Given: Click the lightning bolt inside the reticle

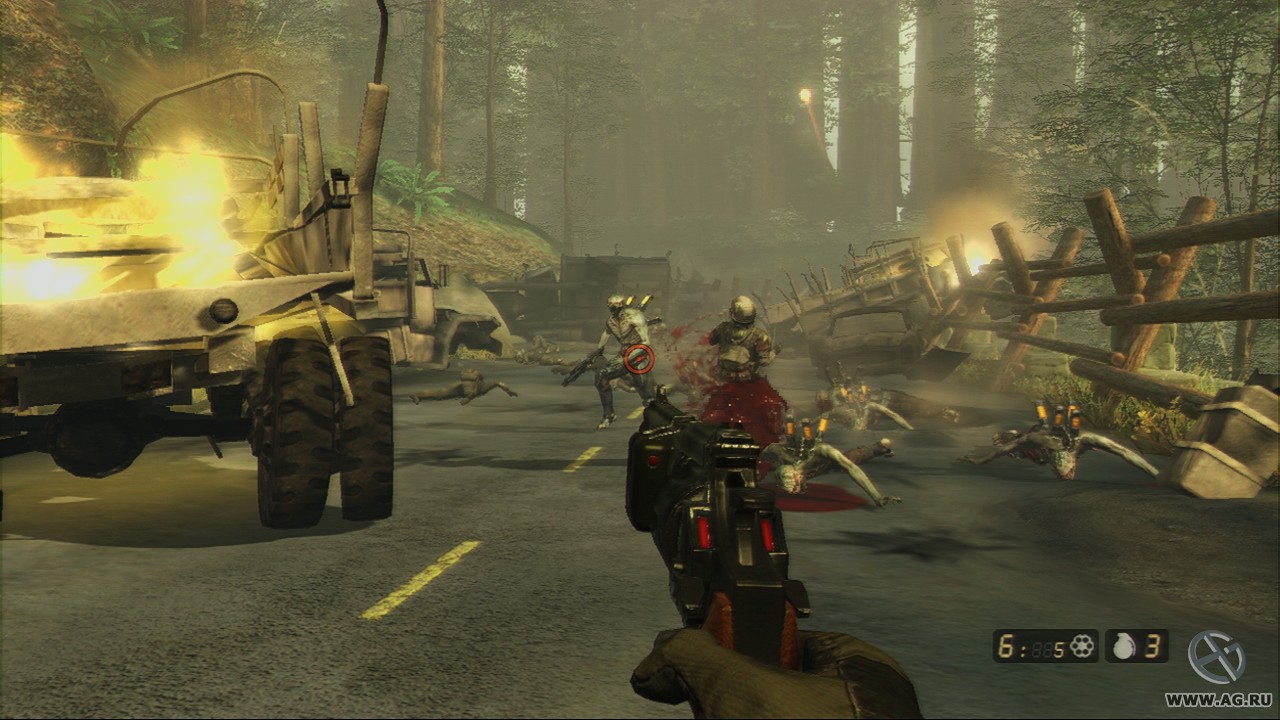Looking at the screenshot, I should click(x=640, y=358).
